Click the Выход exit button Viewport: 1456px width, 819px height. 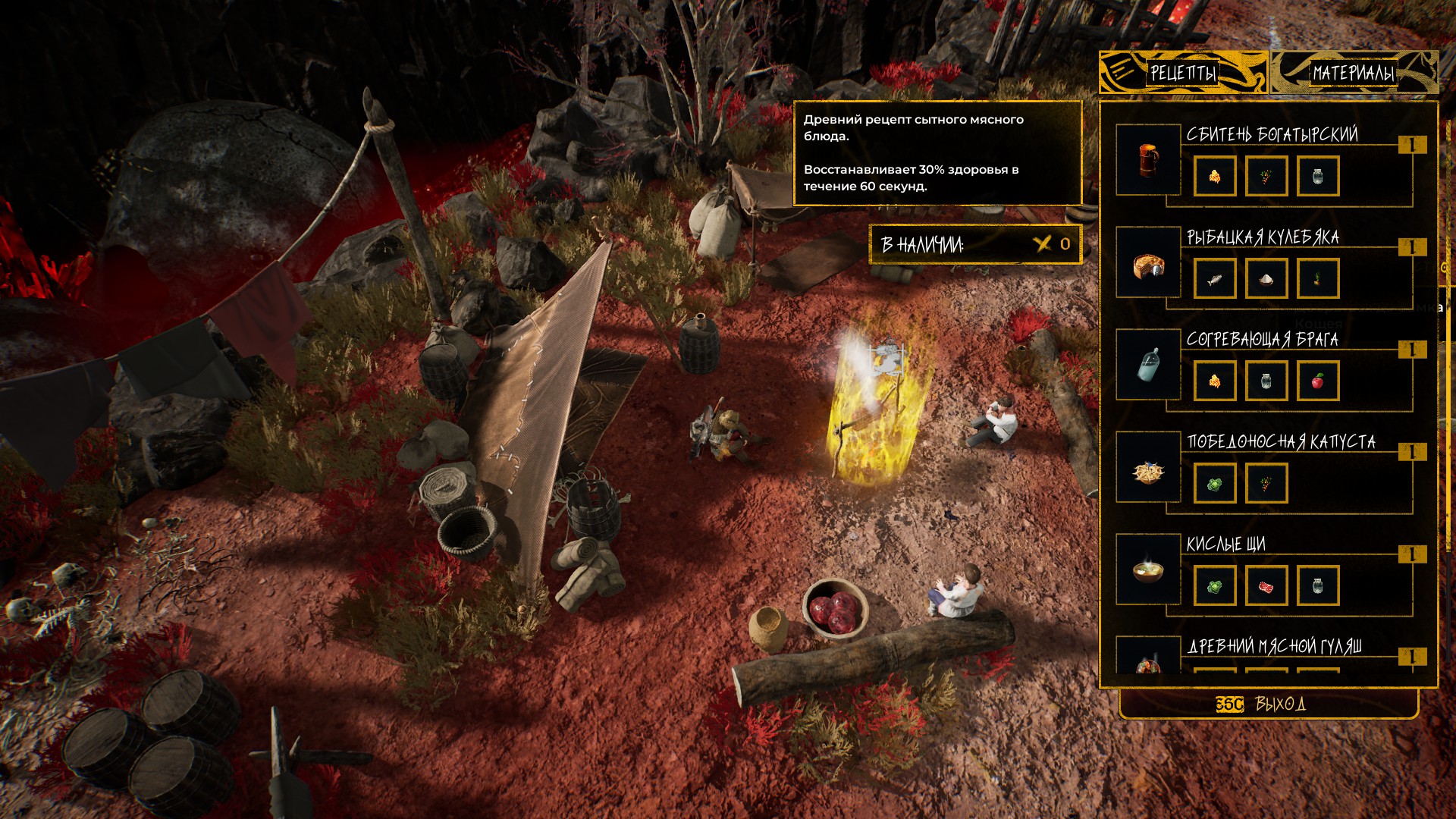[1268, 704]
